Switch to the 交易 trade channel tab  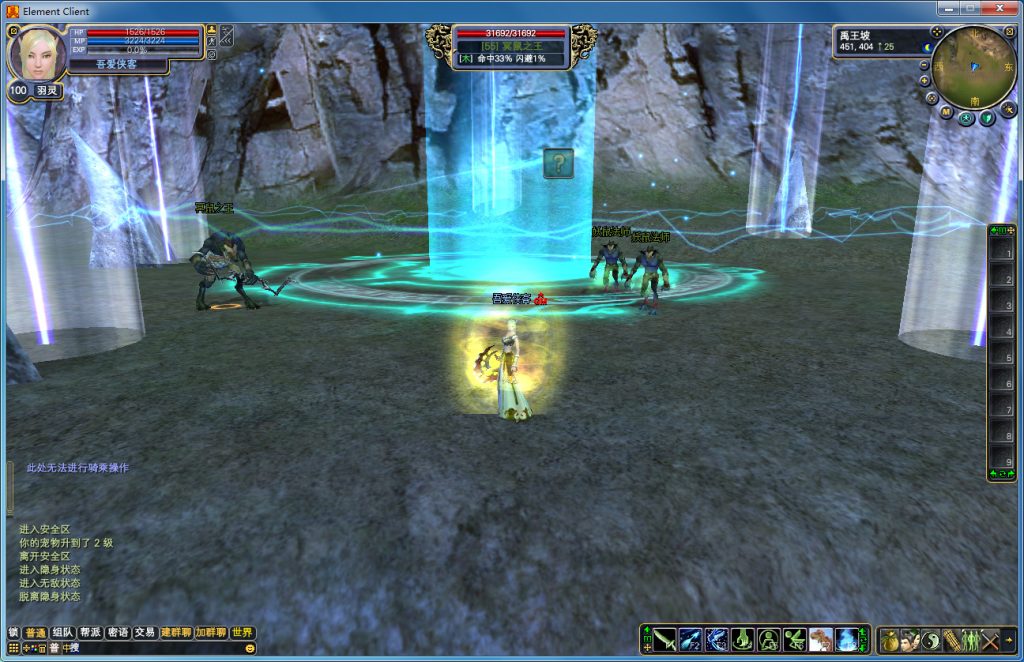click(x=145, y=632)
